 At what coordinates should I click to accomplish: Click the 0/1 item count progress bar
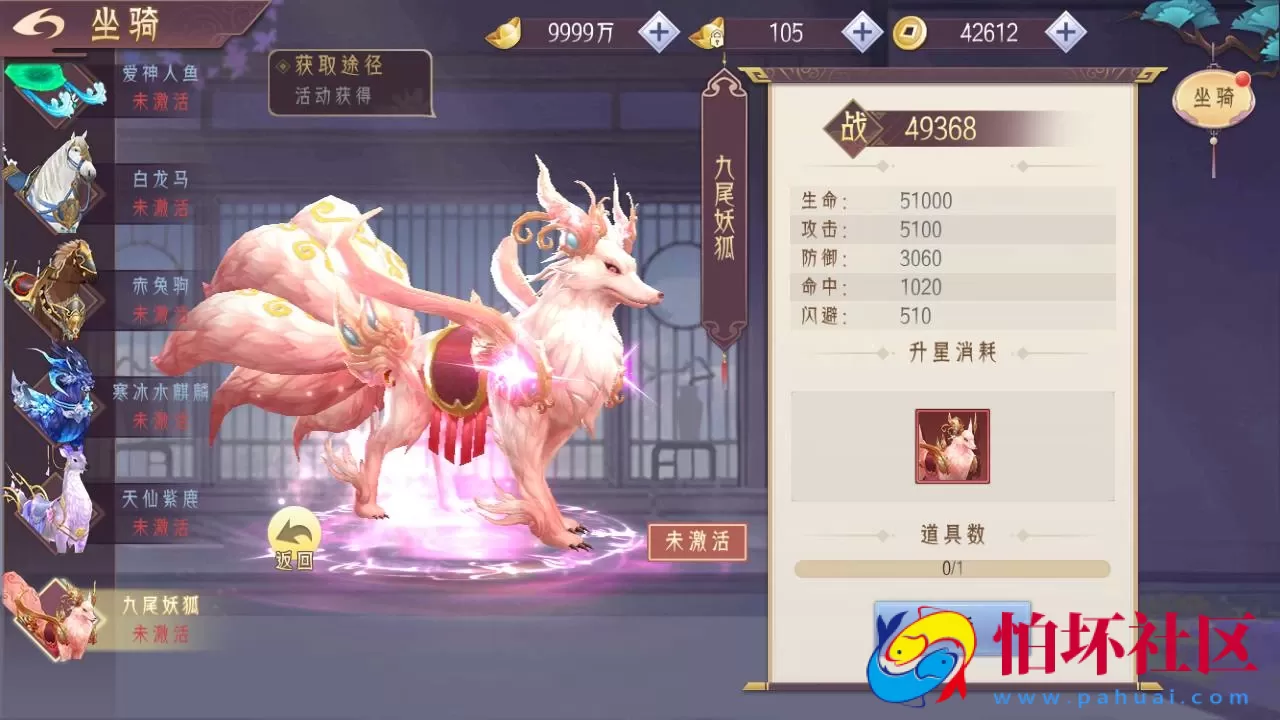tap(950, 568)
